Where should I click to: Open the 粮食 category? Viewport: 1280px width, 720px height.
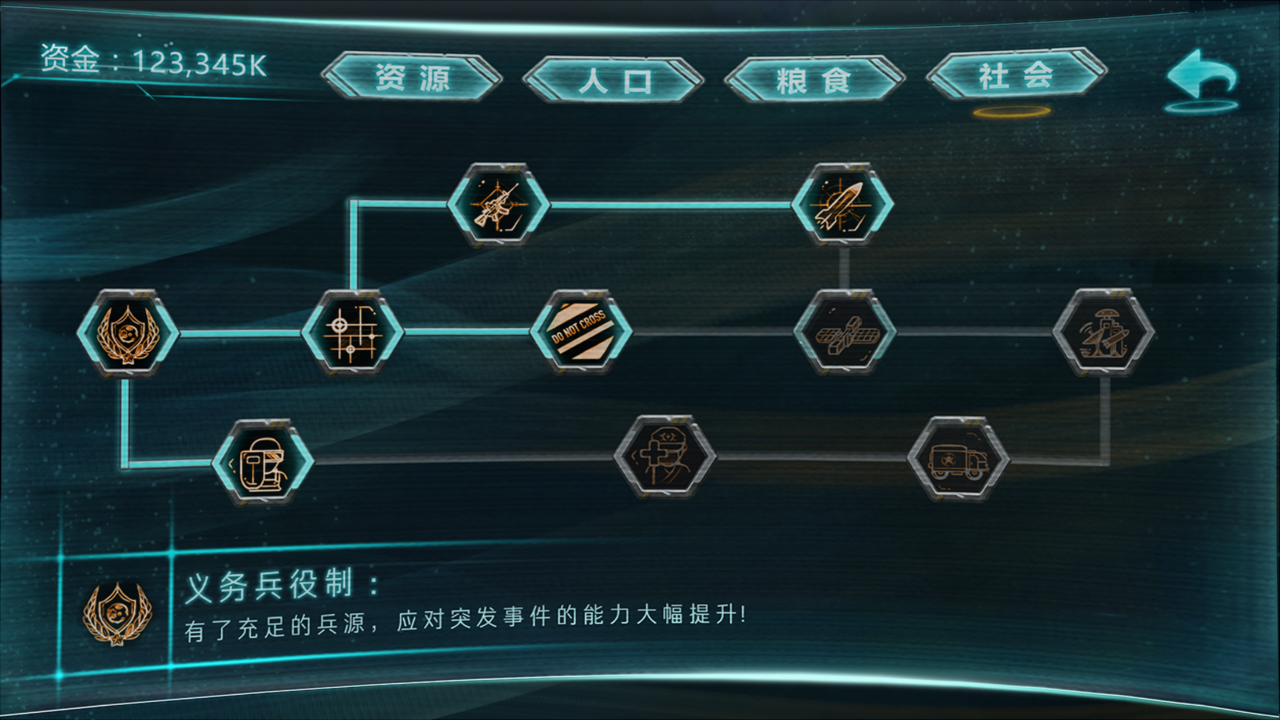[813, 76]
